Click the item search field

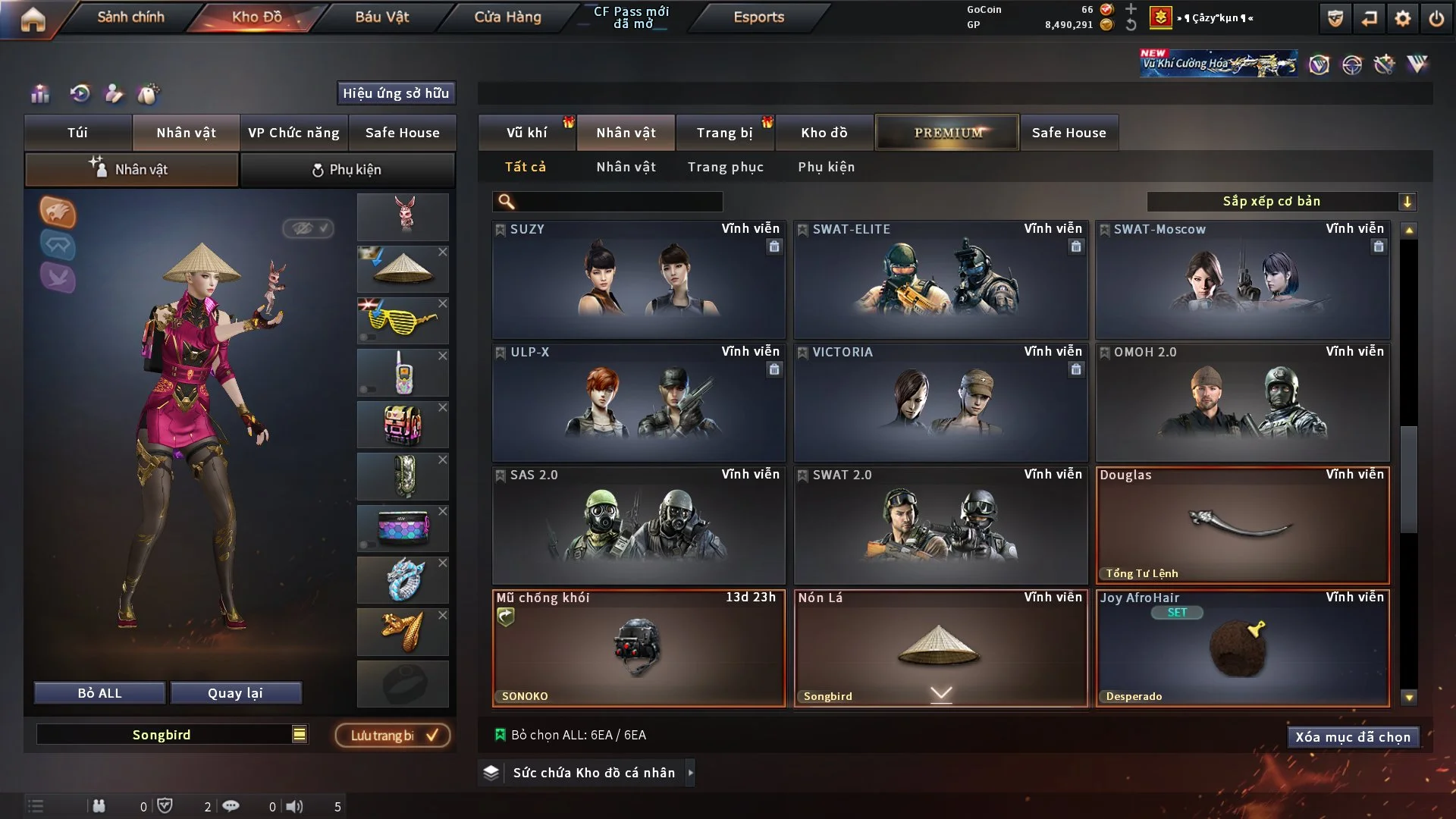618,202
